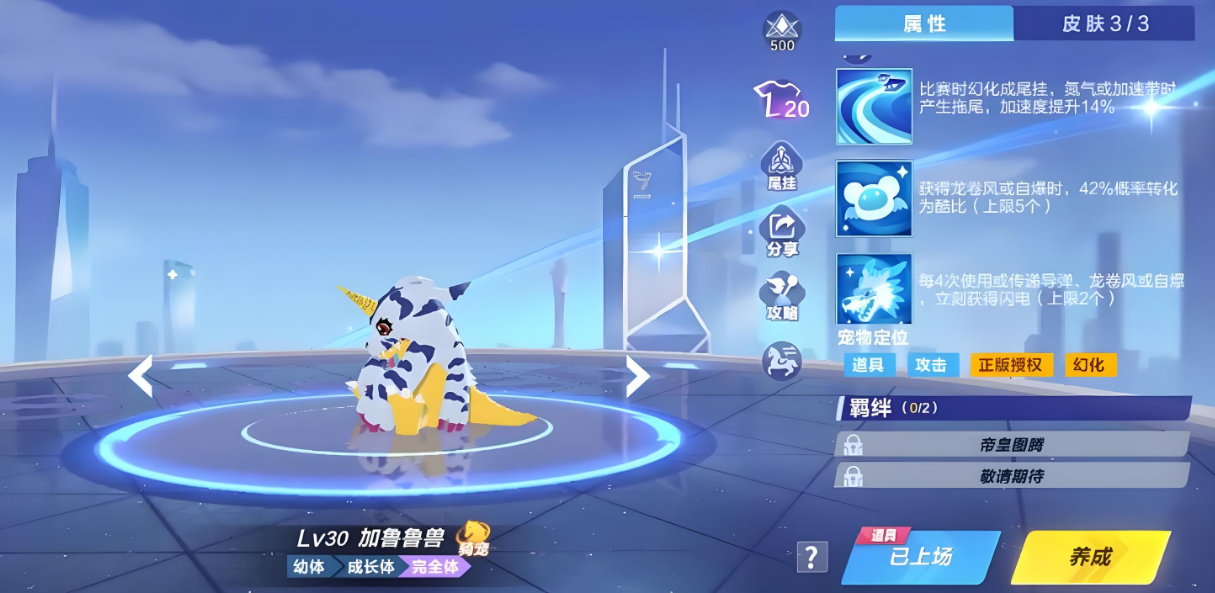Select the tail-trail acceleration skill icon
Image resolution: width=1215 pixels, height=593 pixels.
pyautogui.click(x=874, y=106)
